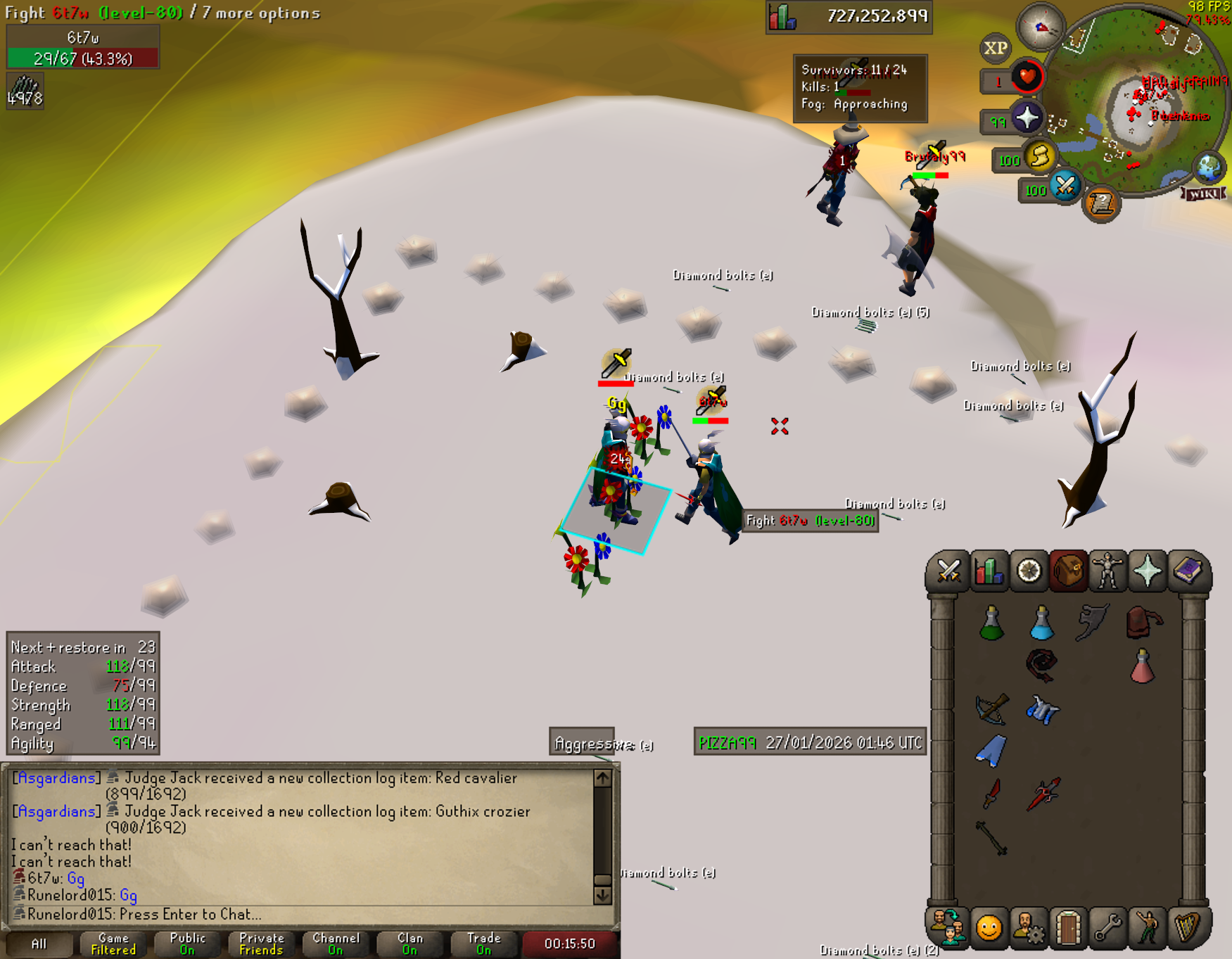Open the Public chat filter tab

click(x=187, y=944)
